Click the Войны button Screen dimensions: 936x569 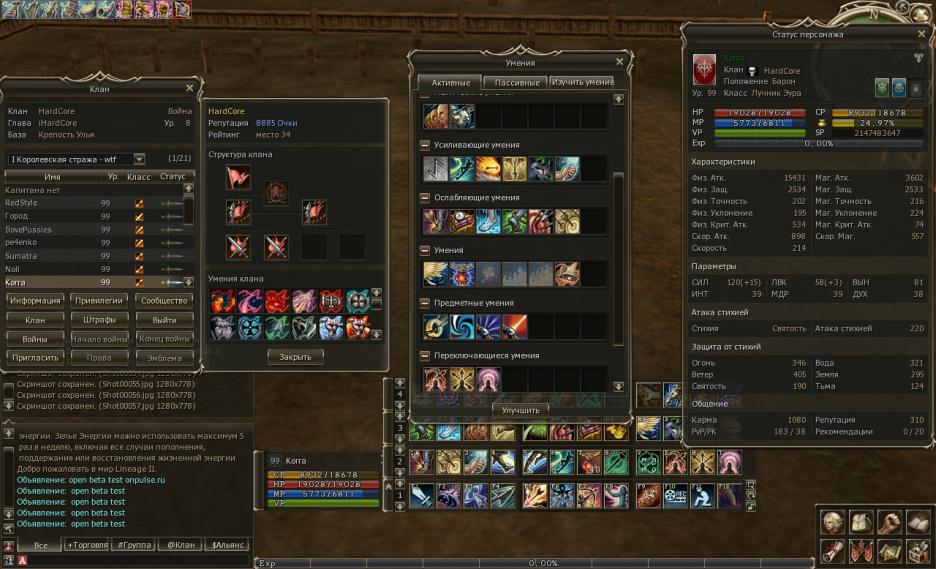pyautogui.click(x=36, y=339)
